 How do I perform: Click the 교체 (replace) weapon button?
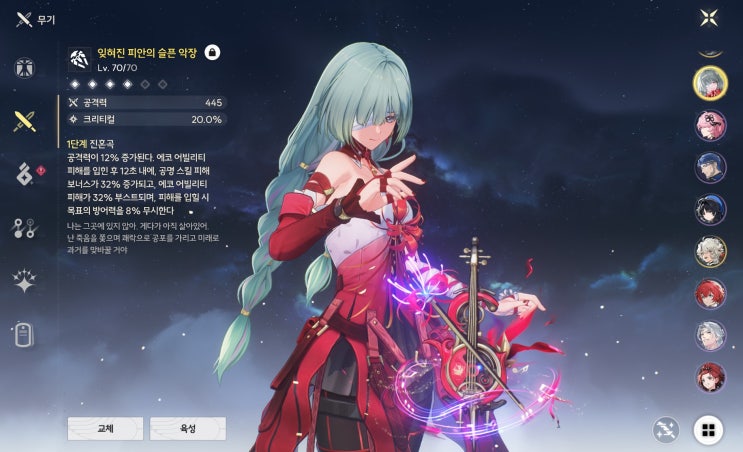pyautogui.click(x=105, y=428)
